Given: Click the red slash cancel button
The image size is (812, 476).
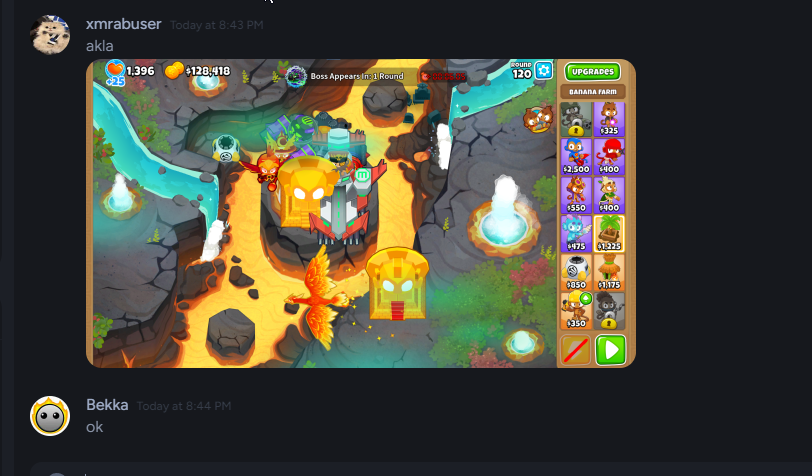Looking at the screenshot, I should pos(575,350).
